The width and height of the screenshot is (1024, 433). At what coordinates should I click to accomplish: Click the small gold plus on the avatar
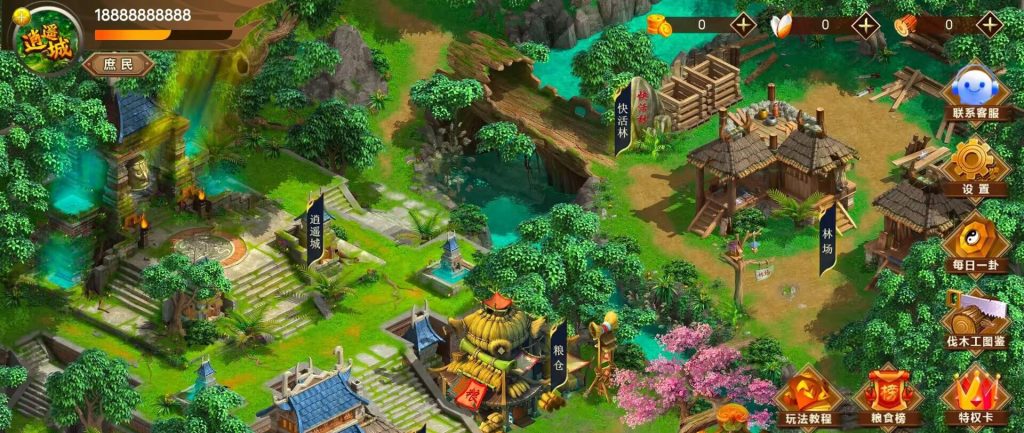coord(21,13)
